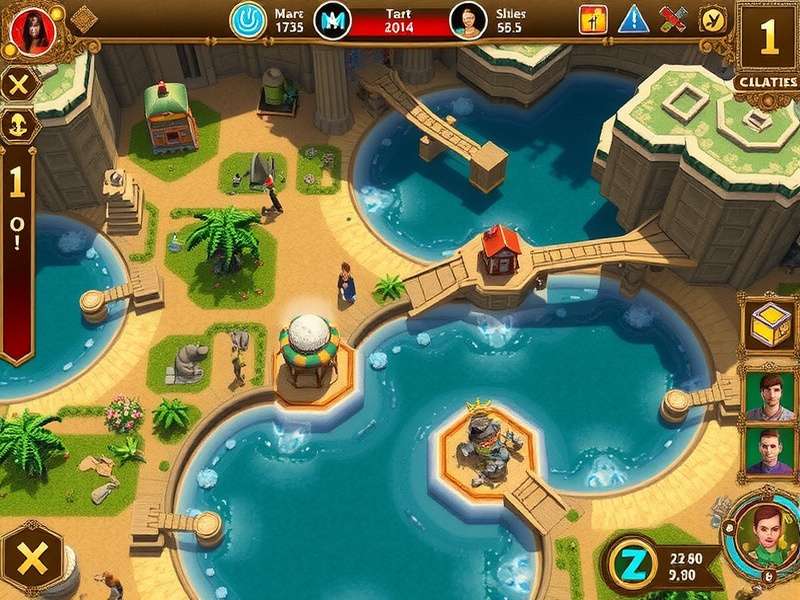Open the bald advisor portrait in top bar
Screen dimensions: 800x600
click(468, 20)
